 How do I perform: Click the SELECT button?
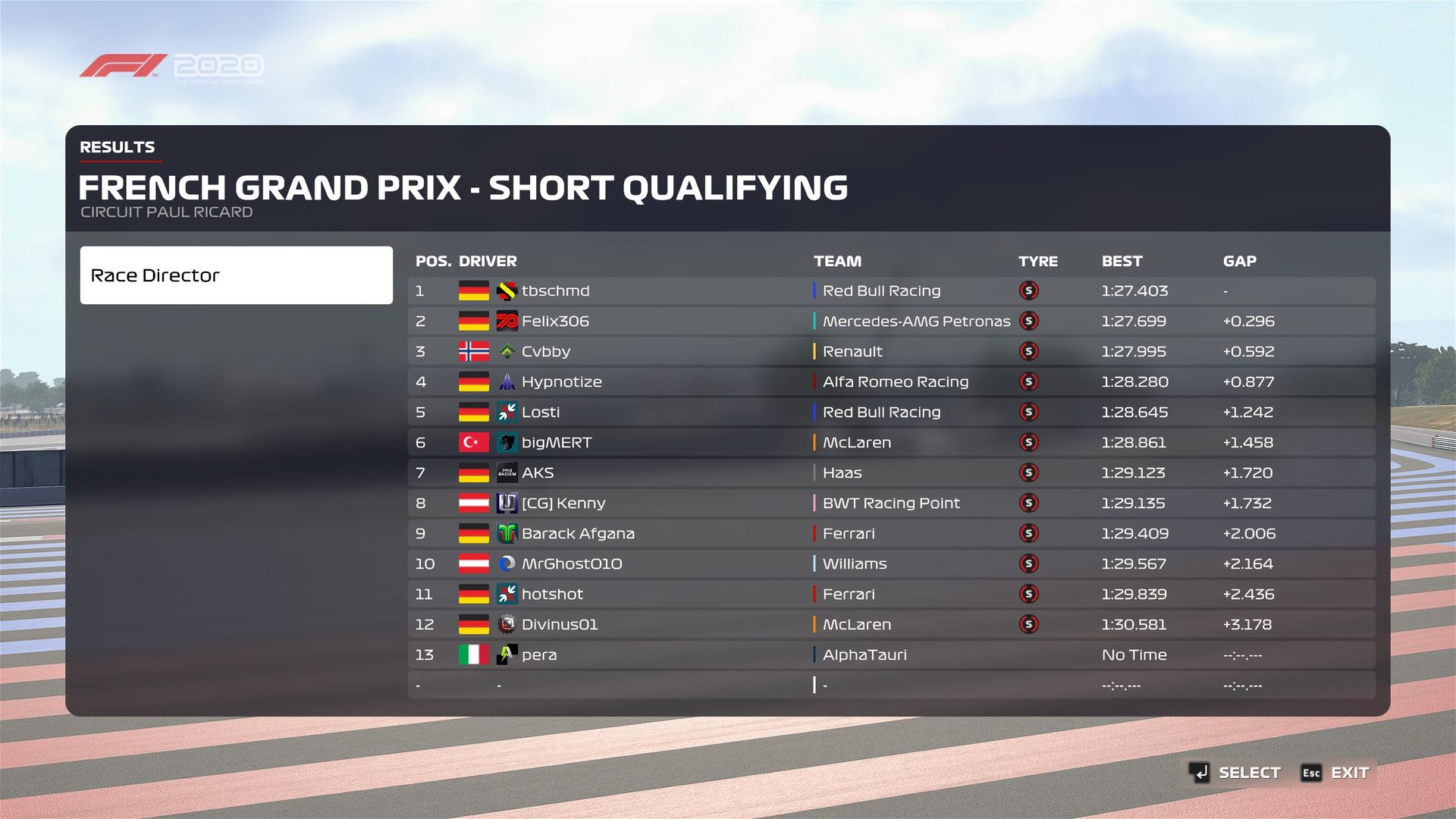1236,773
